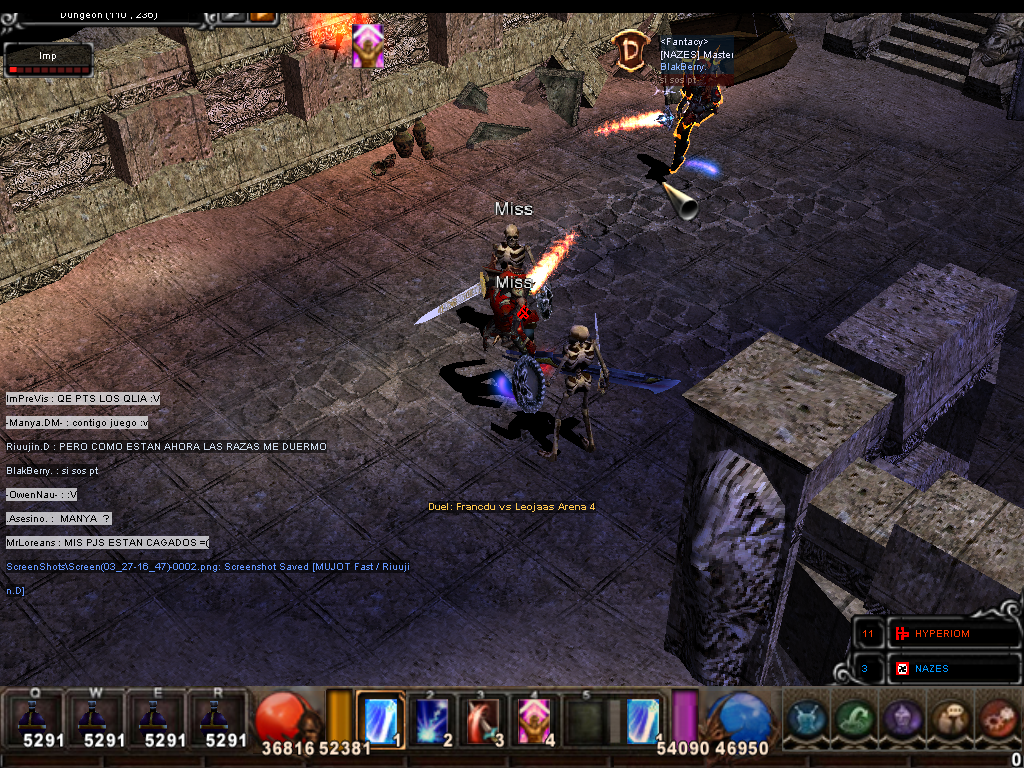Select the lightning burst skill in slot 2
The width and height of the screenshot is (1024, 768).
tap(433, 719)
